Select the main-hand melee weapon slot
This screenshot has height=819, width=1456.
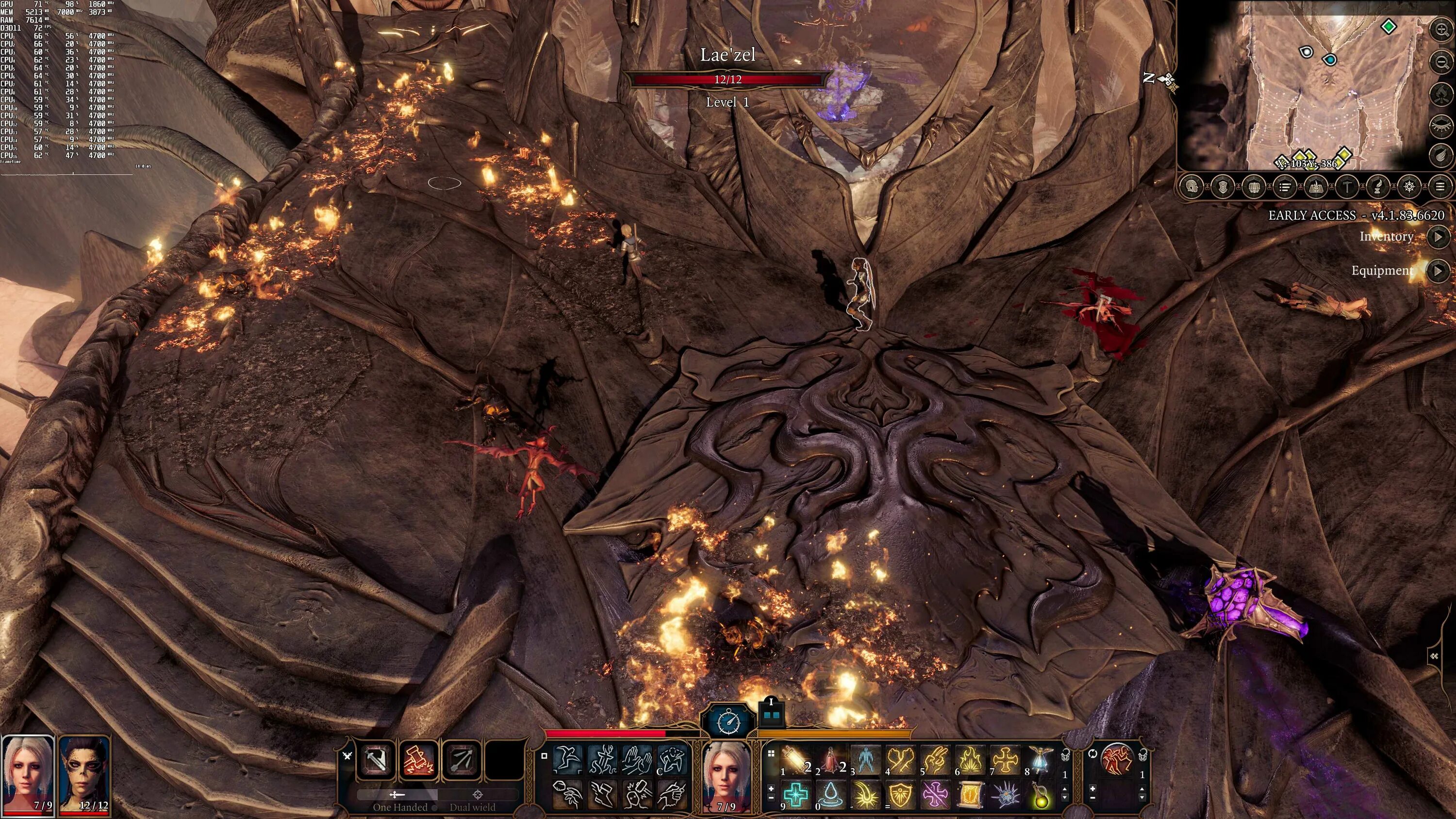point(375,760)
